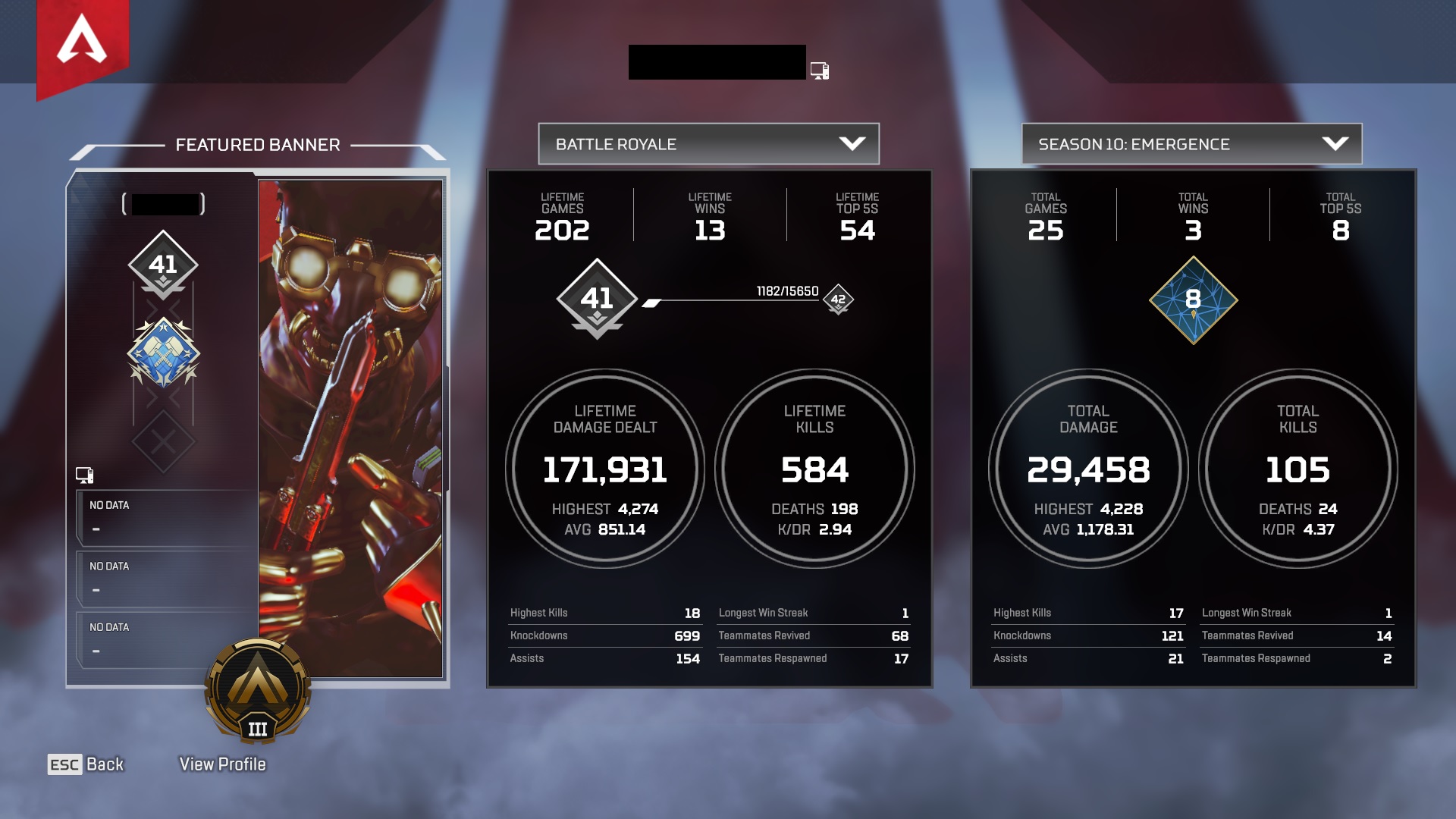The width and height of the screenshot is (1456, 819).
Task: Select the blue hammers damage badge
Action: [163, 350]
